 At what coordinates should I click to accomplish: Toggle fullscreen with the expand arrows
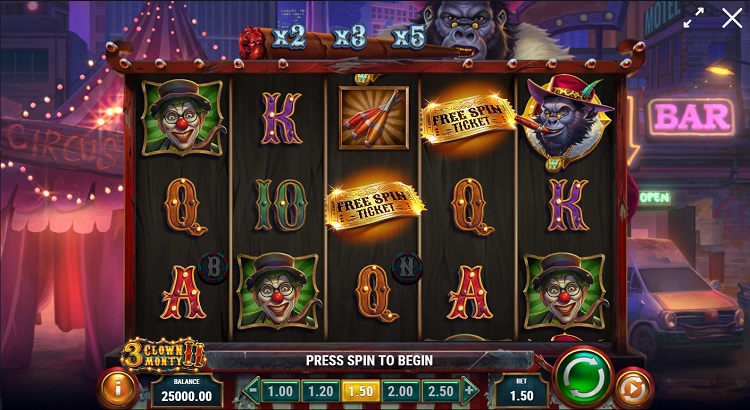(693, 18)
